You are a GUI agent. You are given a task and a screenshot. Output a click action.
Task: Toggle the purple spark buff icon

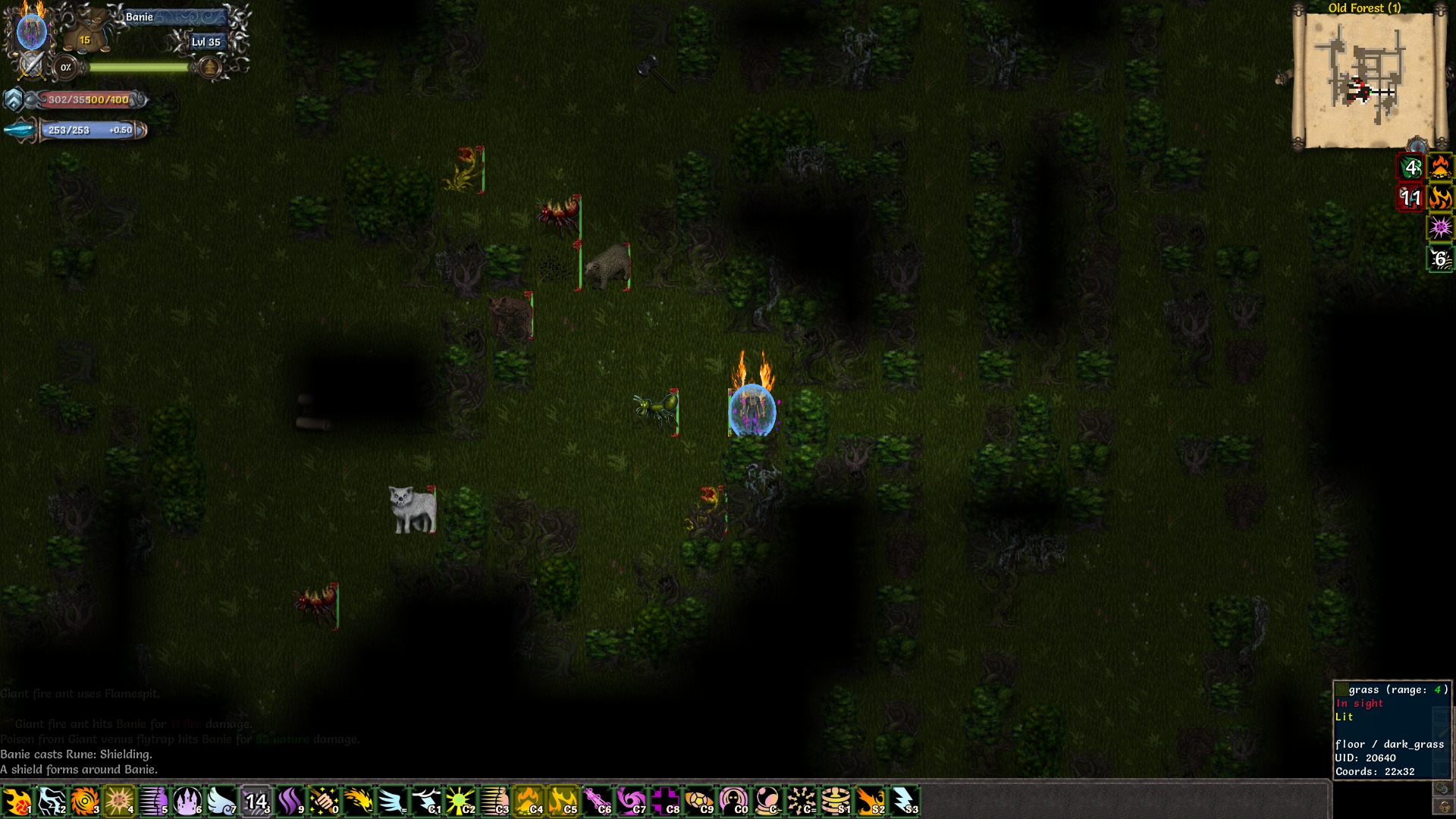coord(1441,227)
